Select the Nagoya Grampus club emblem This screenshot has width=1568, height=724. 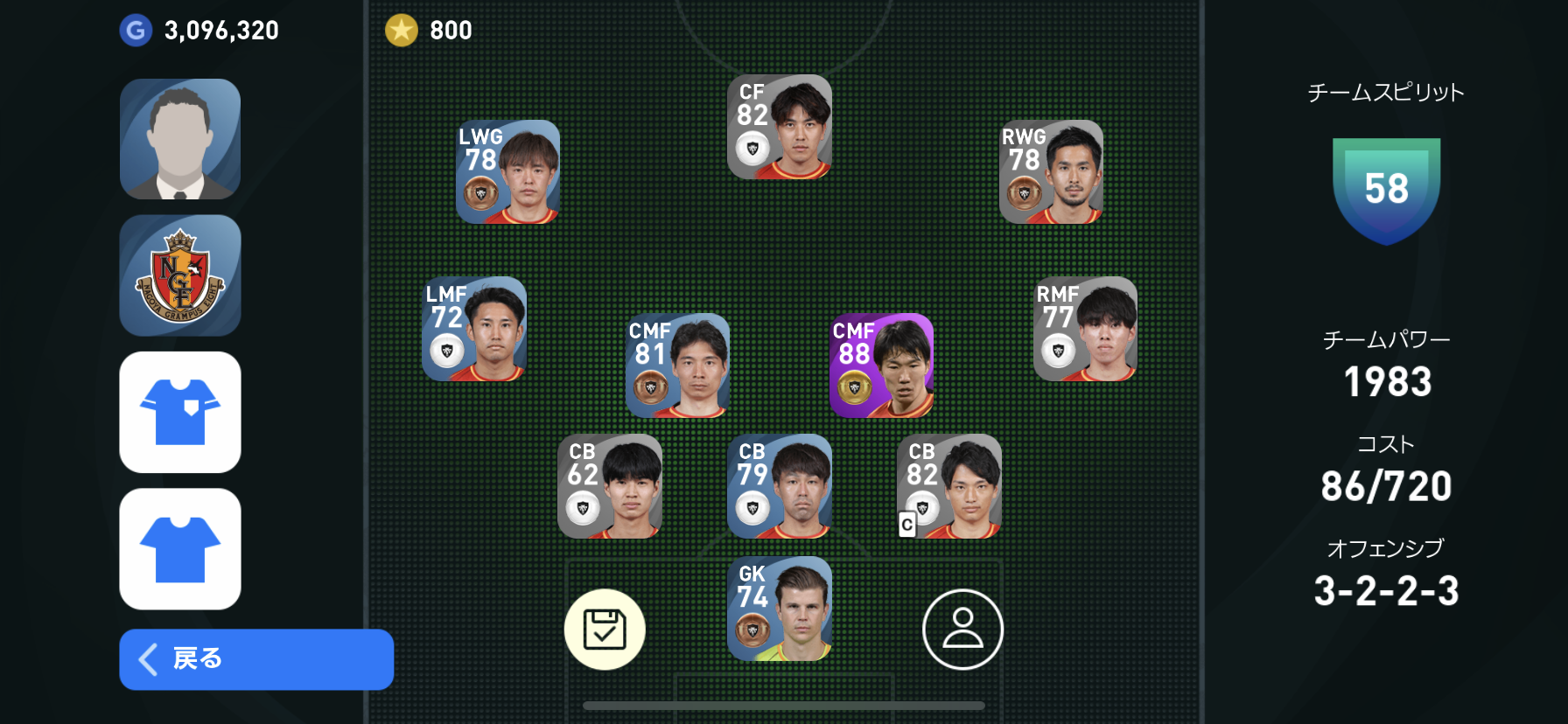(x=180, y=275)
